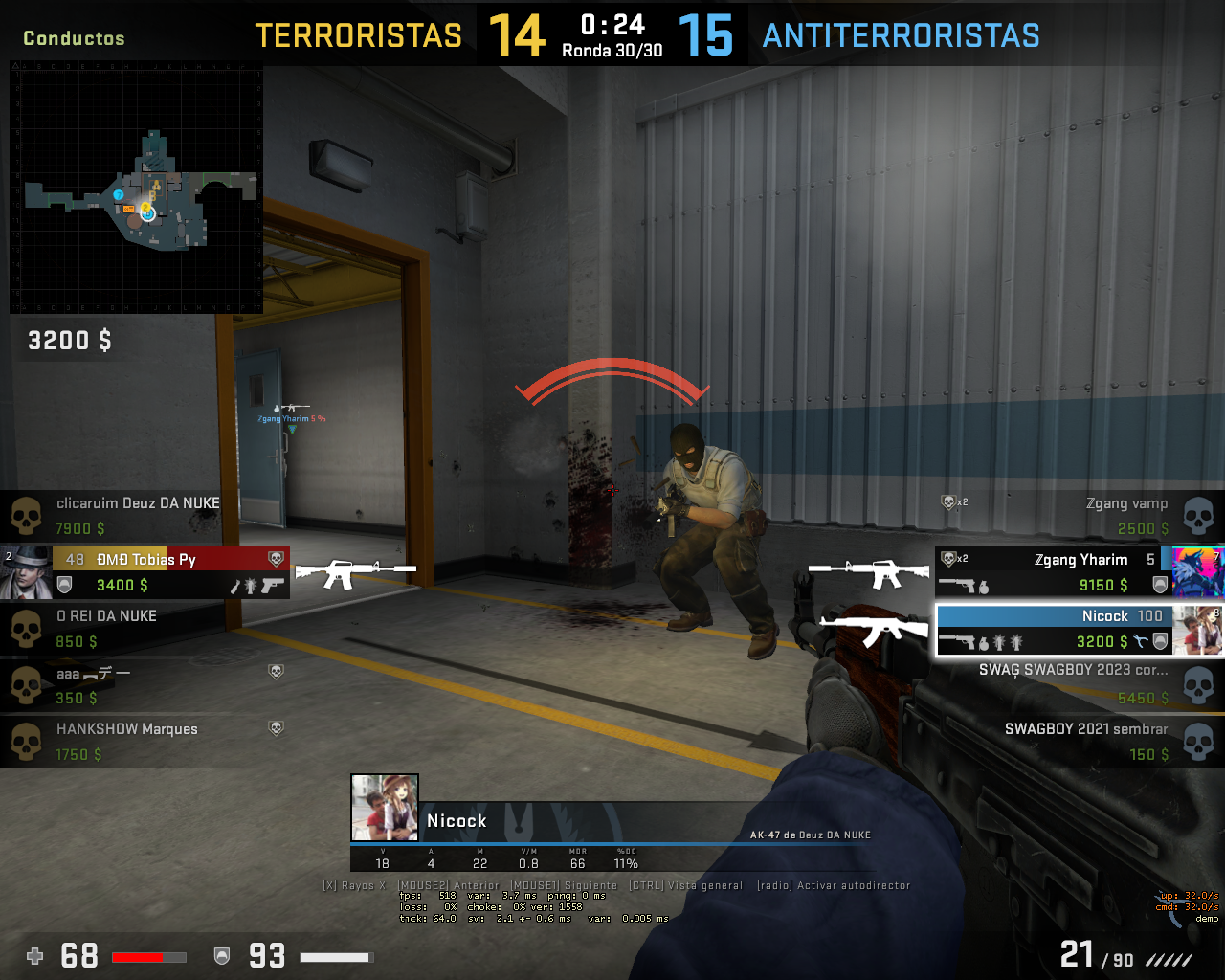1225x980 pixels.
Task: Click Tobias Py's portrait avatar
Action: 26,571
